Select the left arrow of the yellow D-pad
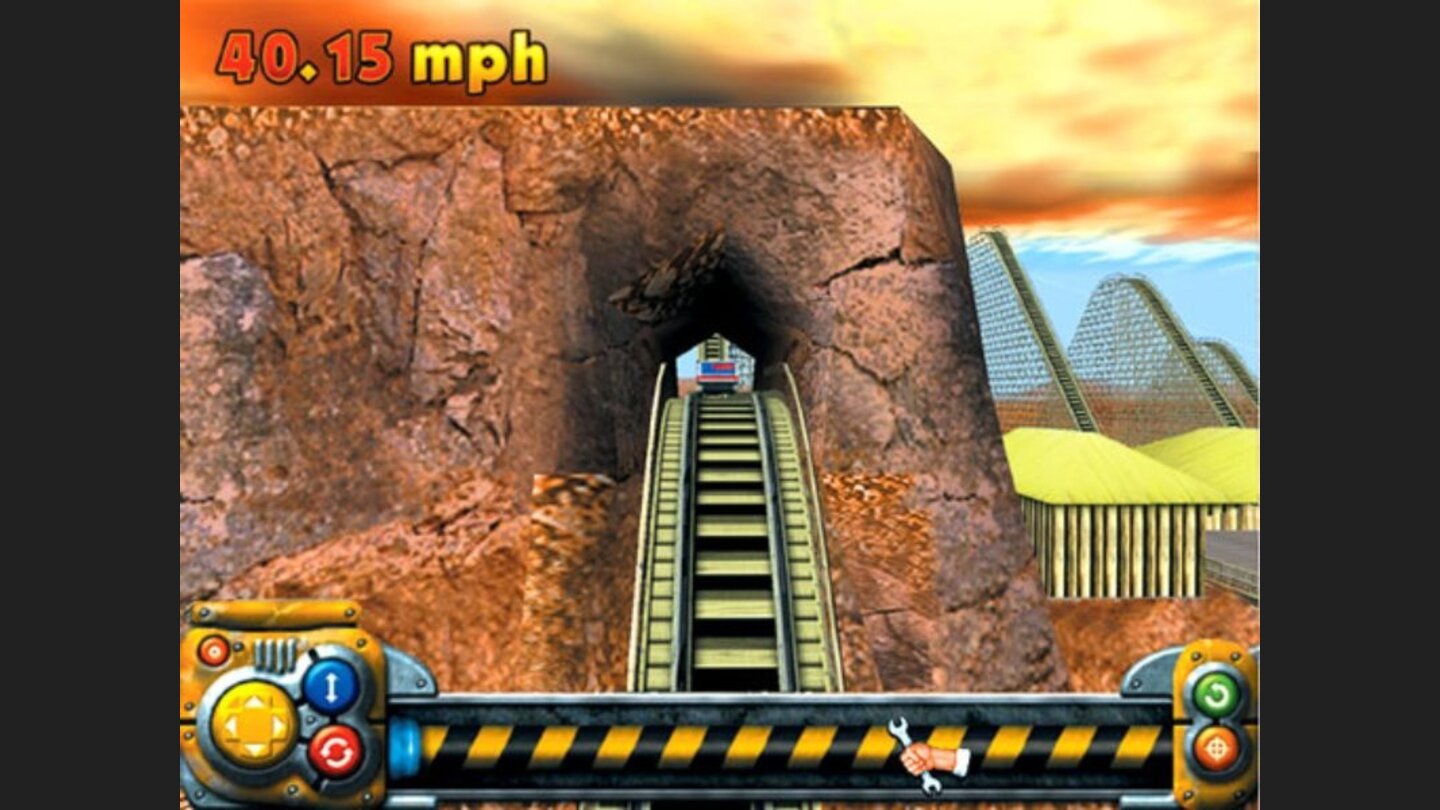This screenshot has height=810, width=1440. tap(232, 726)
